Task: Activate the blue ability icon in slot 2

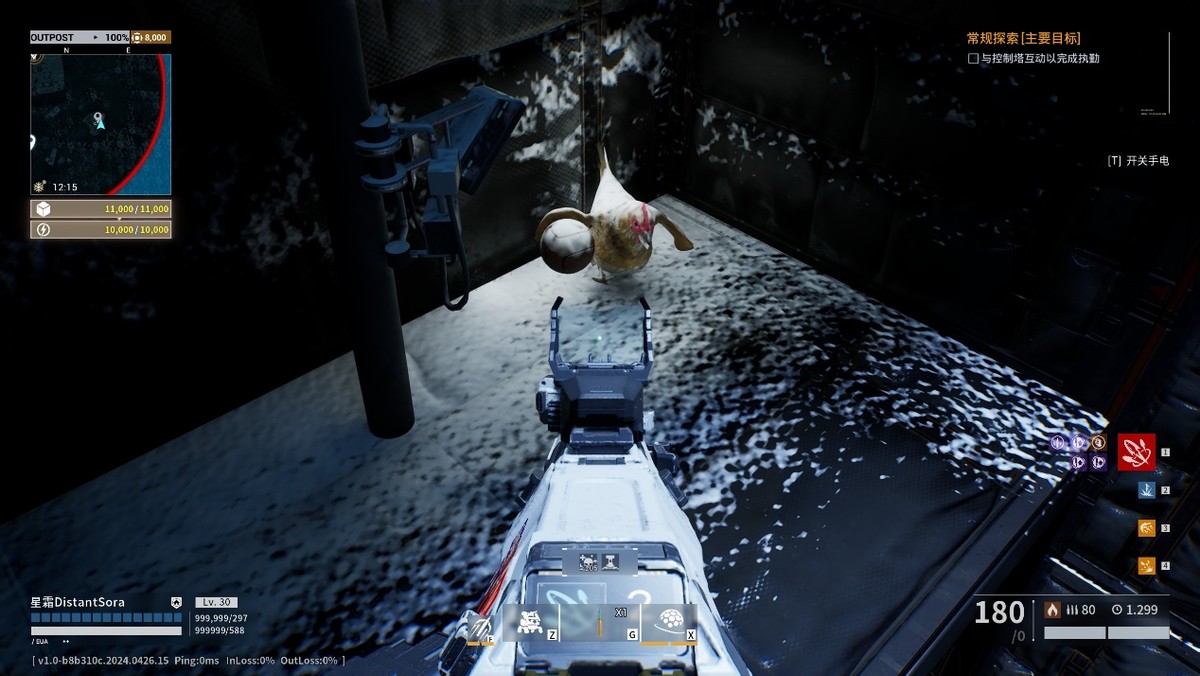Action: pyautogui.click(x=1146, y=490)
